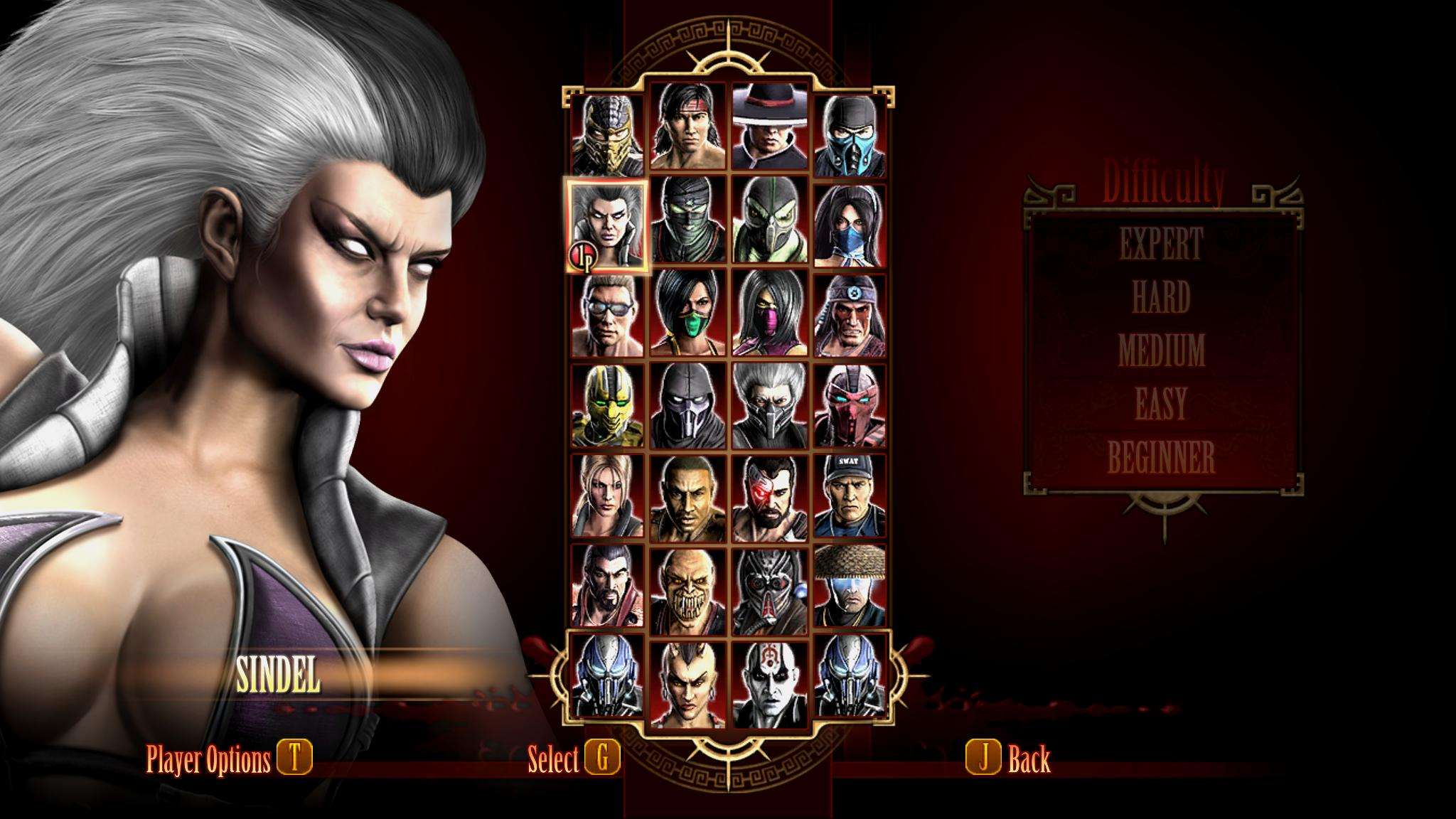1456x819 pixels.
Task: Set difficulty to Expert
Action: (1162, 244)
